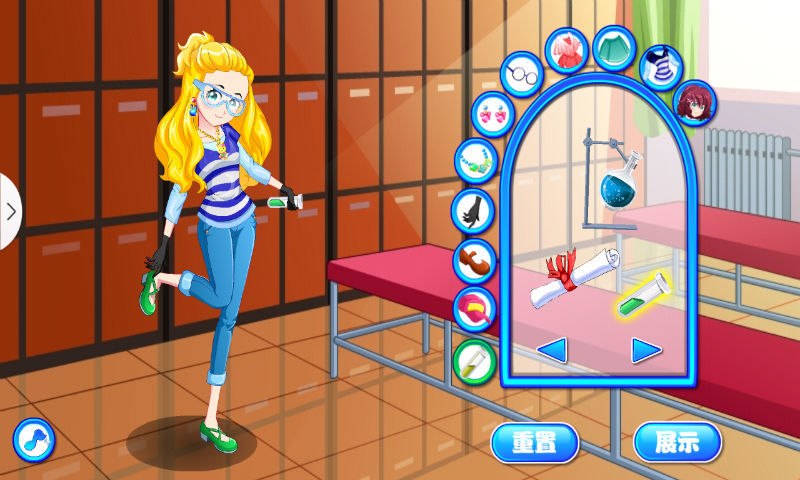Select the test tube handheld category
The width and height of the screenshot is (800, 480).
click(x=474, y=361)
